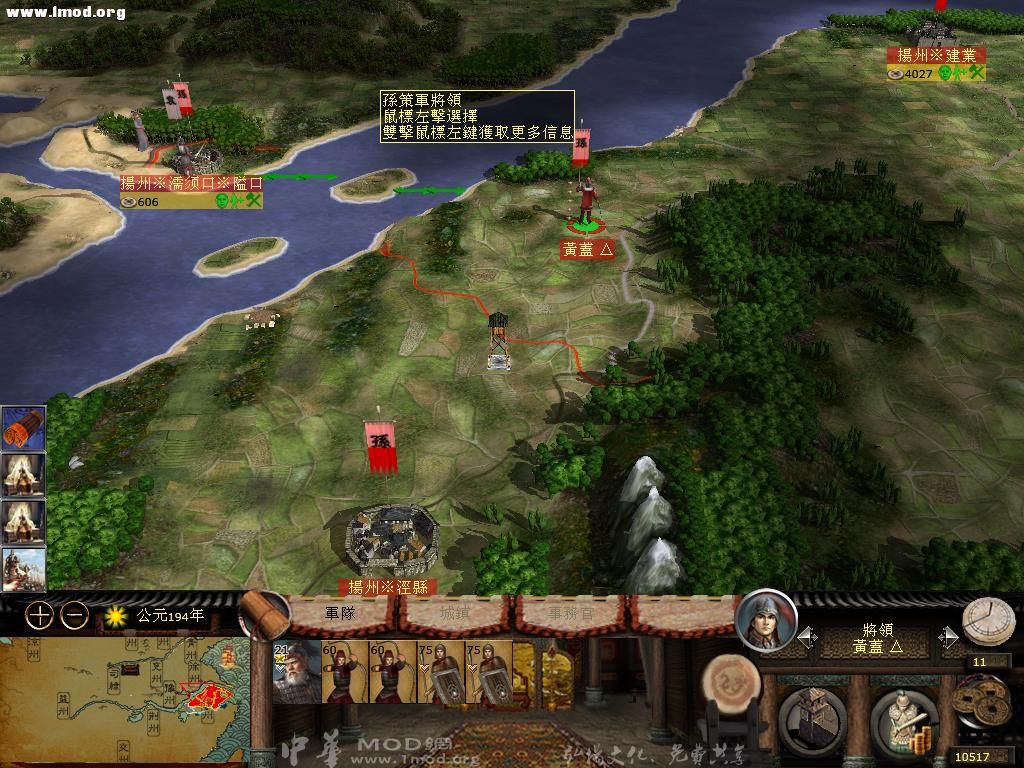Zoom out the minimap with the minus button
1024x768 pixels.
coord(75,615)
